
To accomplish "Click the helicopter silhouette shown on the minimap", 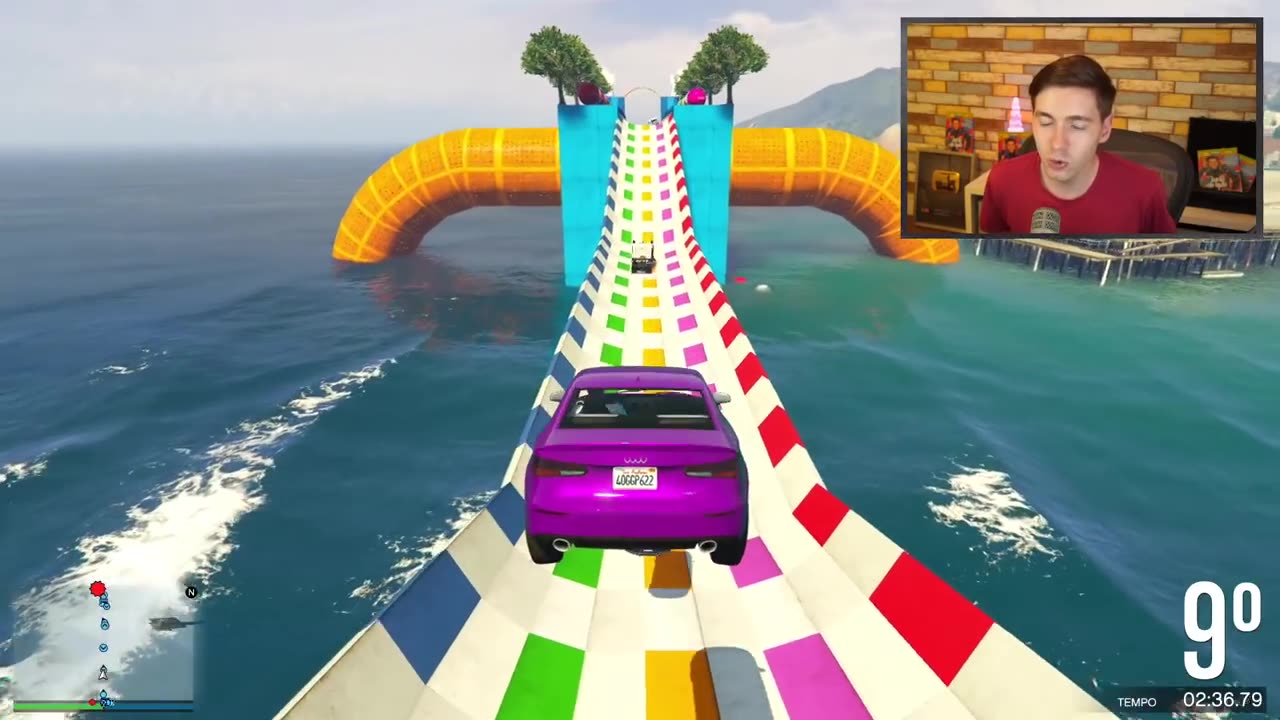I will click(x=170, y=624).
